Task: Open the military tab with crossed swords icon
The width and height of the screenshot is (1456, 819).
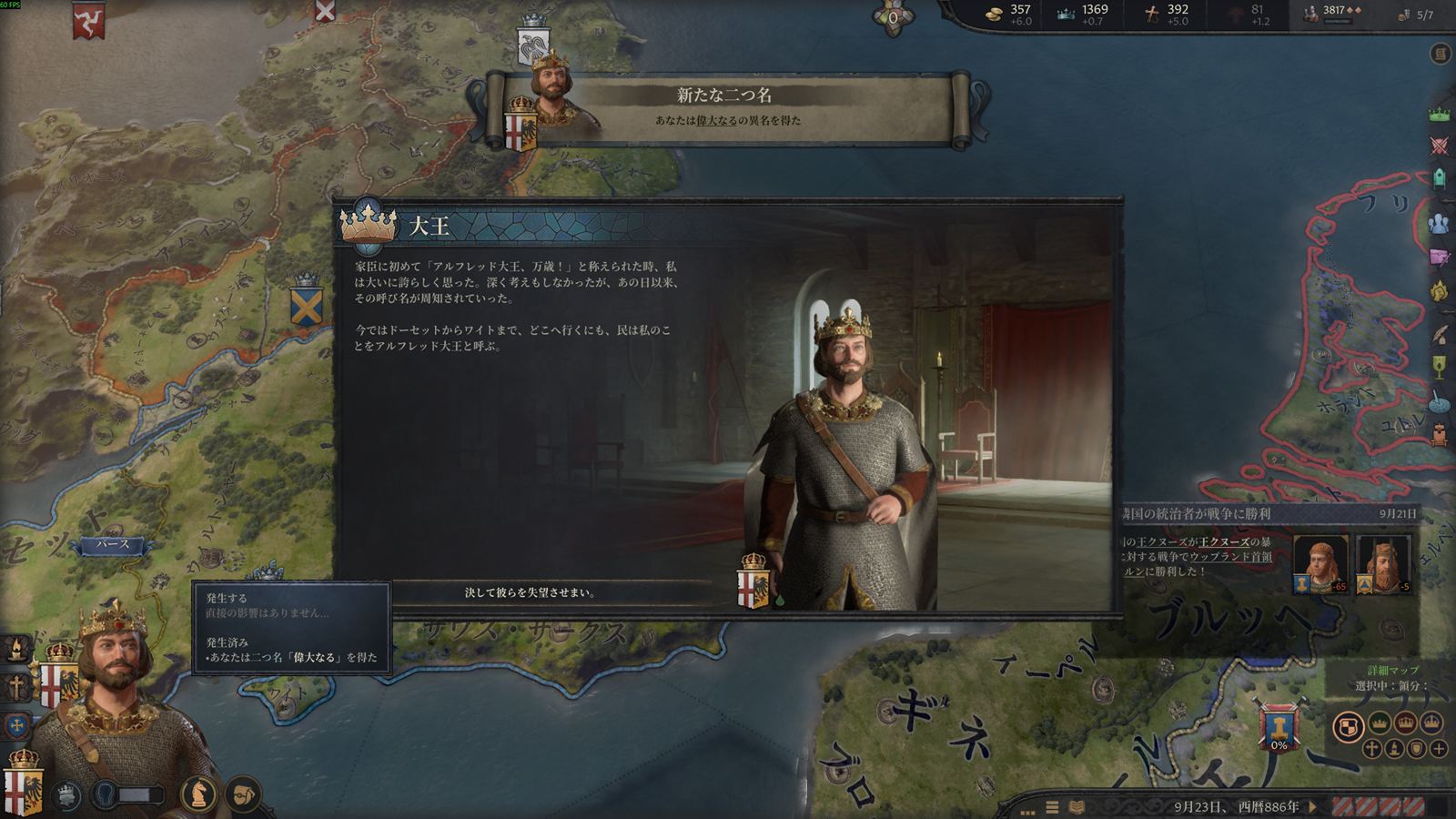Action: point(1440,146)
